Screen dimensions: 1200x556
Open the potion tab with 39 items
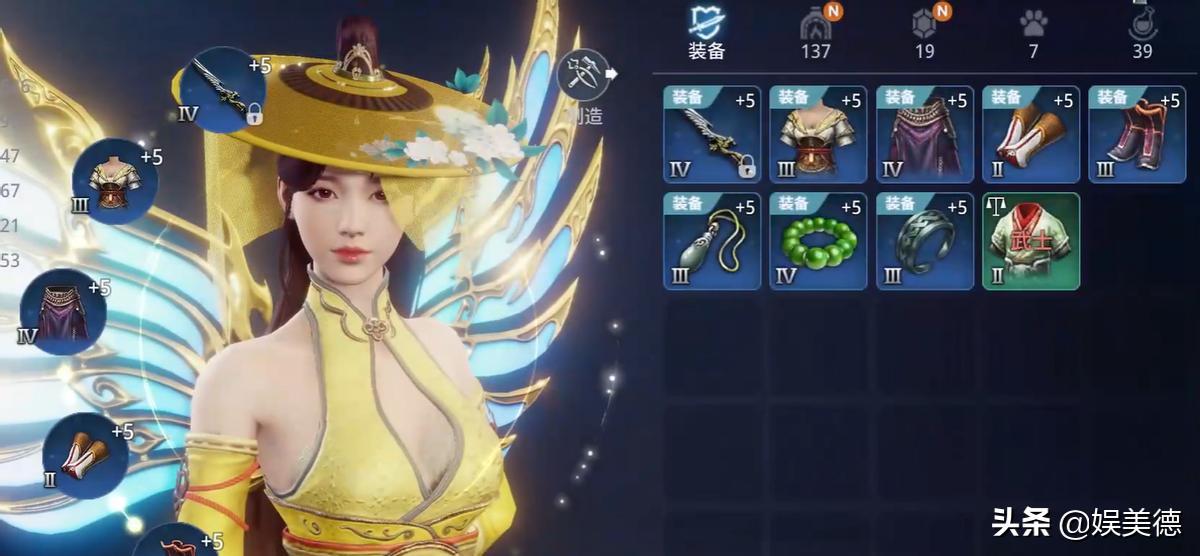pos(1142,32)
